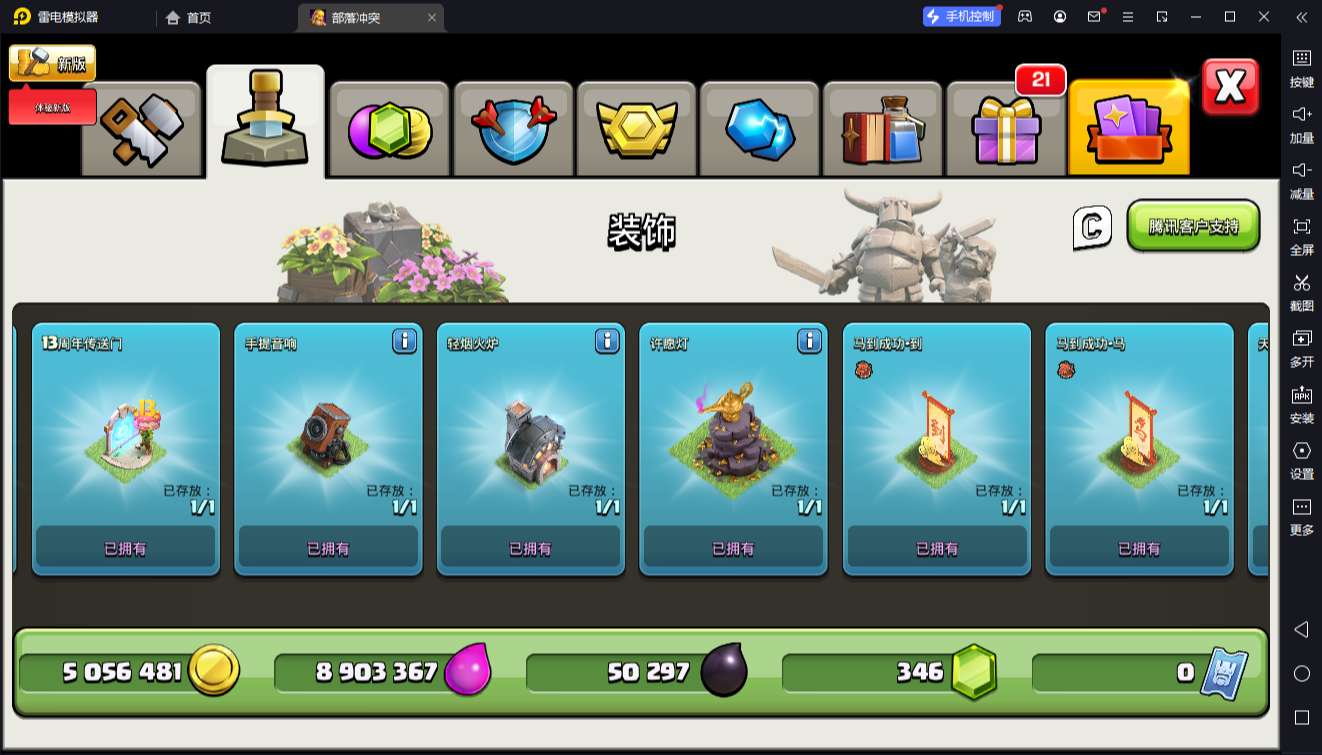The image size is (1322, 755).
Task: Open the gift box tab with 21 badge
Action: [1006, 130]
